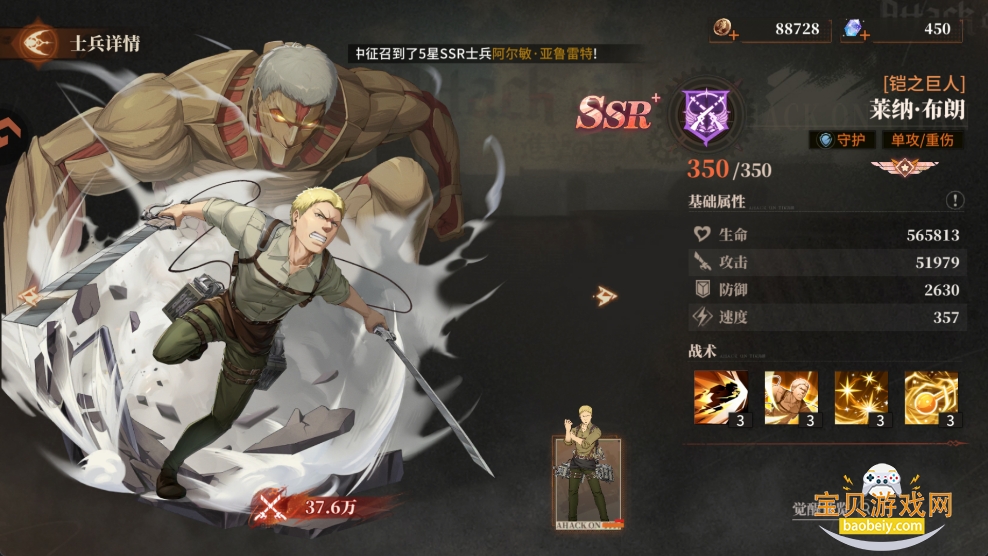Viewport: 988px width, 556px height.
Task: Click the 守护 guardian role tag
Action: coord(841,140)
